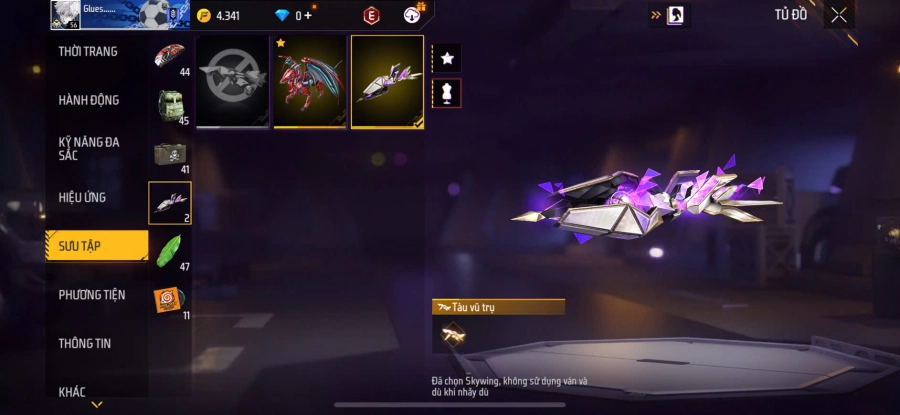This screenshot has width=900, height=415.
Task: Show the surfboard skins subcategory
Action: [x=169, y=57]
